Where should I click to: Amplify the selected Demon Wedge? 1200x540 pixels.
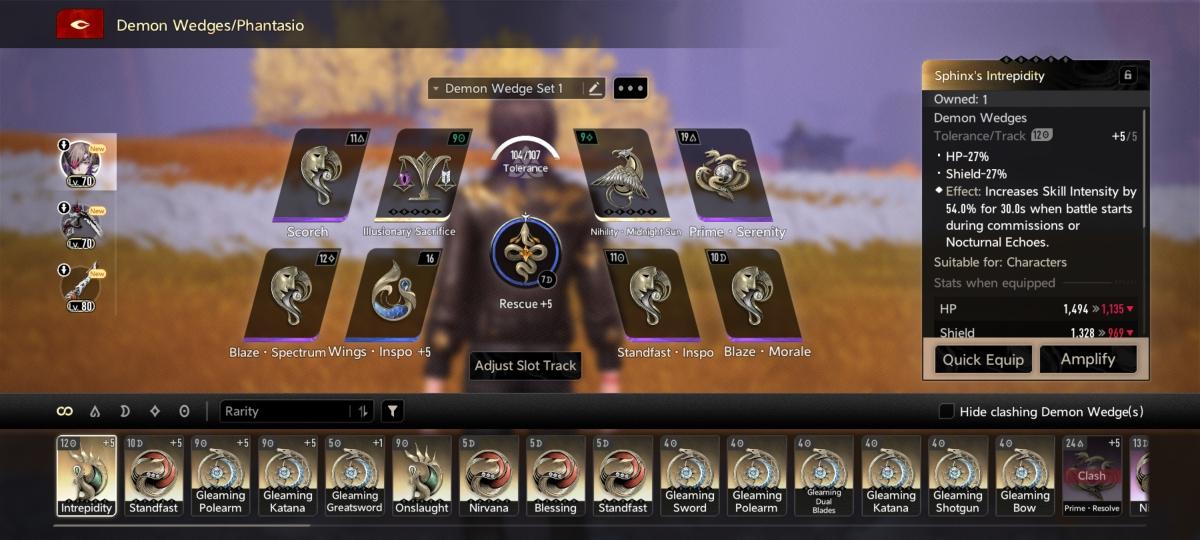1087,359
